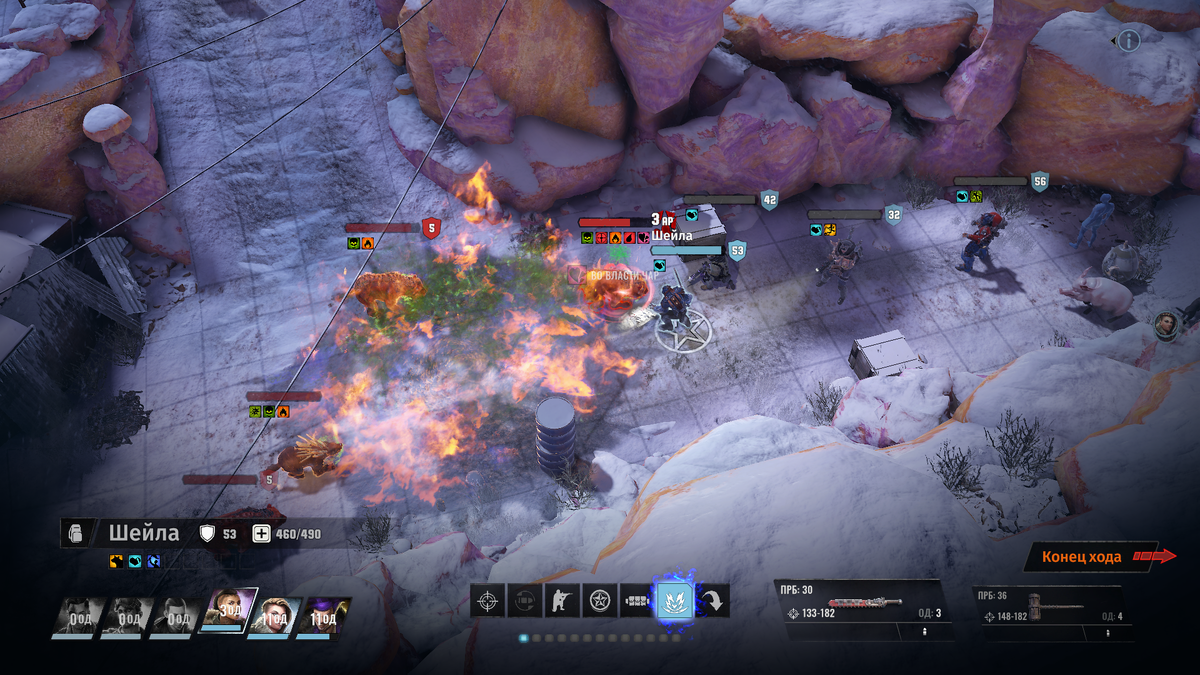Viewport: 1200px width, 675px height.
Task: Choose the reload weapon action icon
Action: [x=525, y=600]
